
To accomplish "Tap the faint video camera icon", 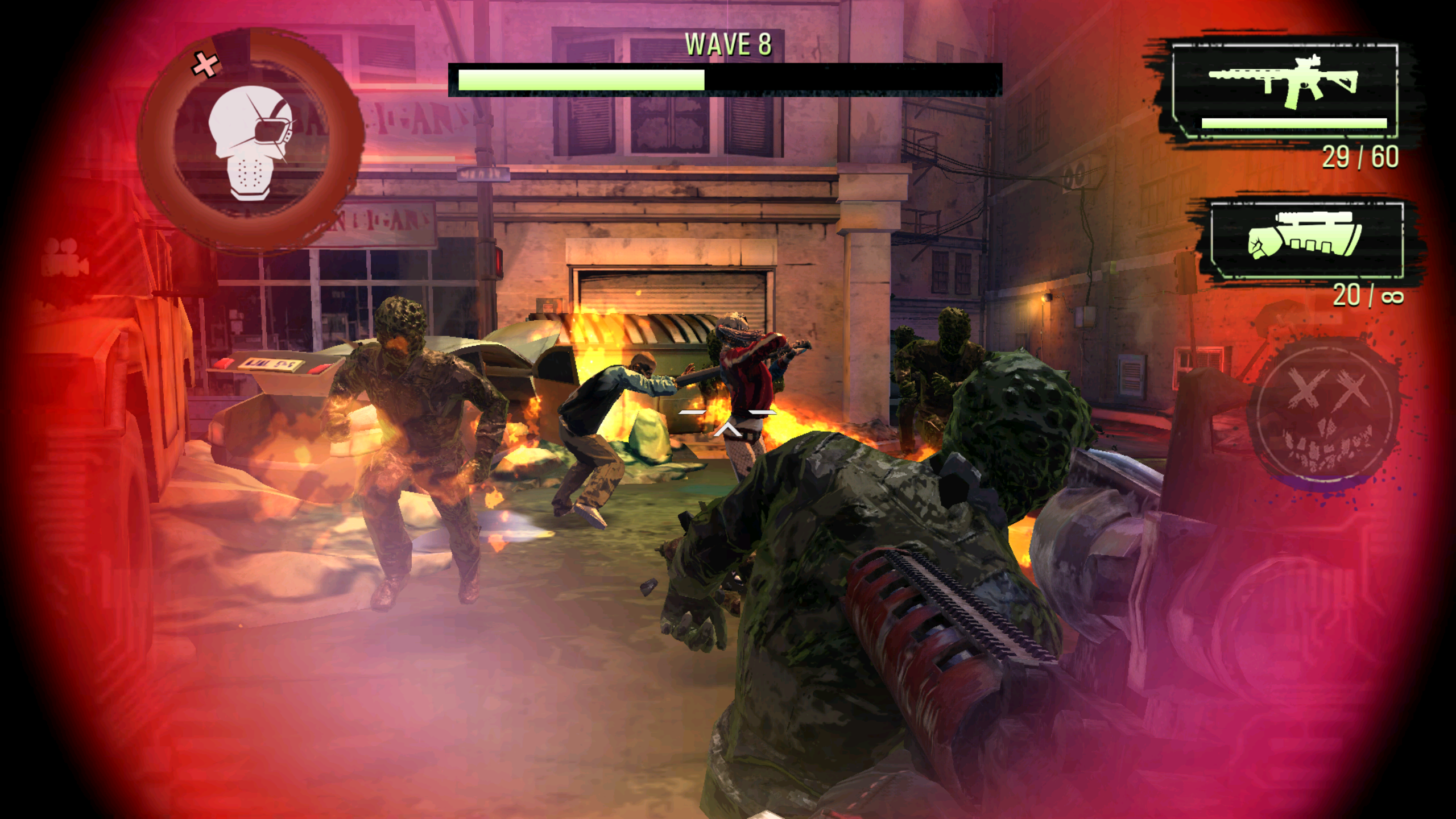I will tap(64, 258).
